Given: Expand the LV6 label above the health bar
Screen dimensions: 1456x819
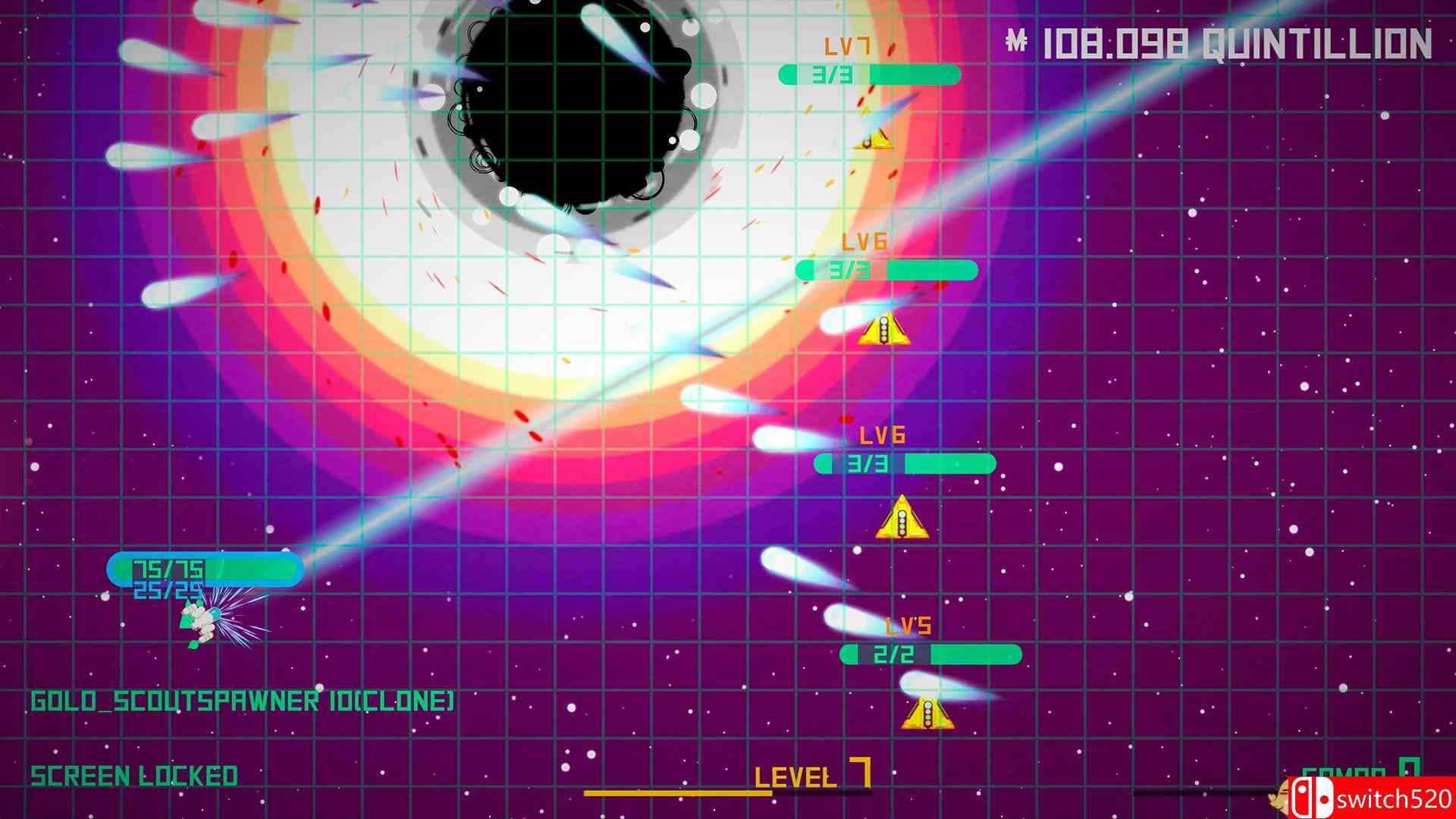Looking at the screenshot, I should 865,243.
